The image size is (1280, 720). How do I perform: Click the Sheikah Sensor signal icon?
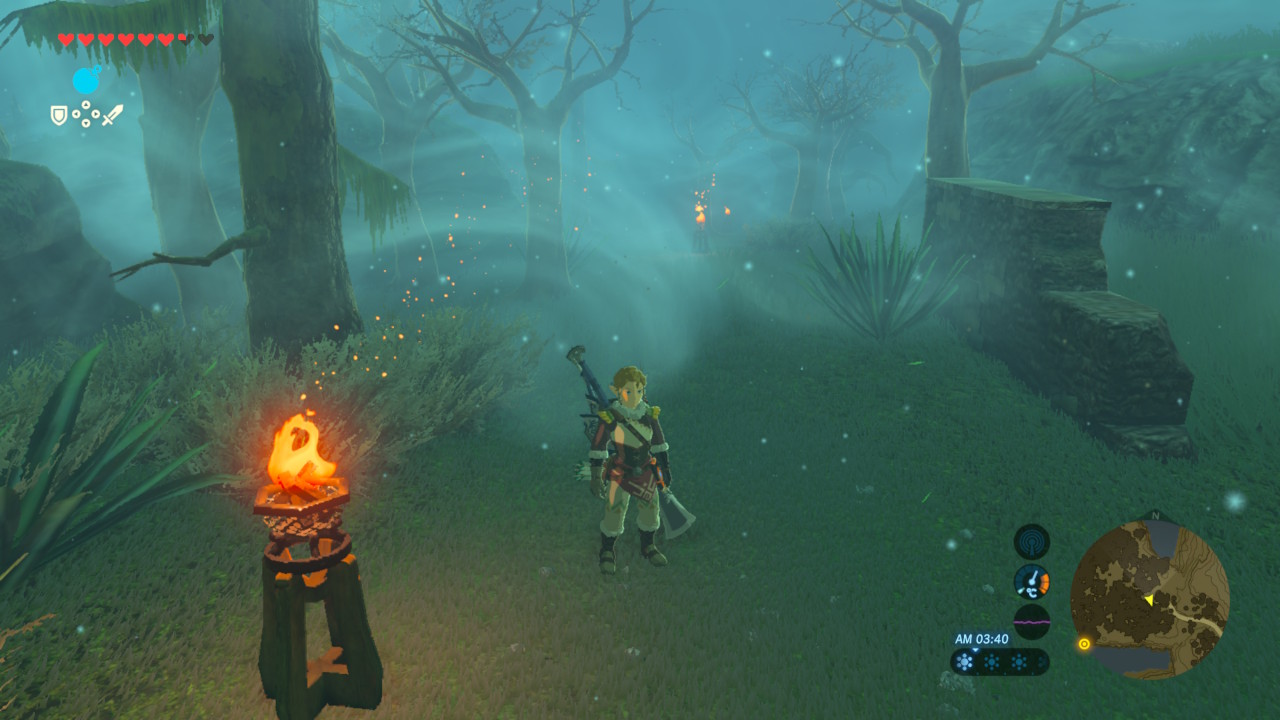[x=1032, y=542]
